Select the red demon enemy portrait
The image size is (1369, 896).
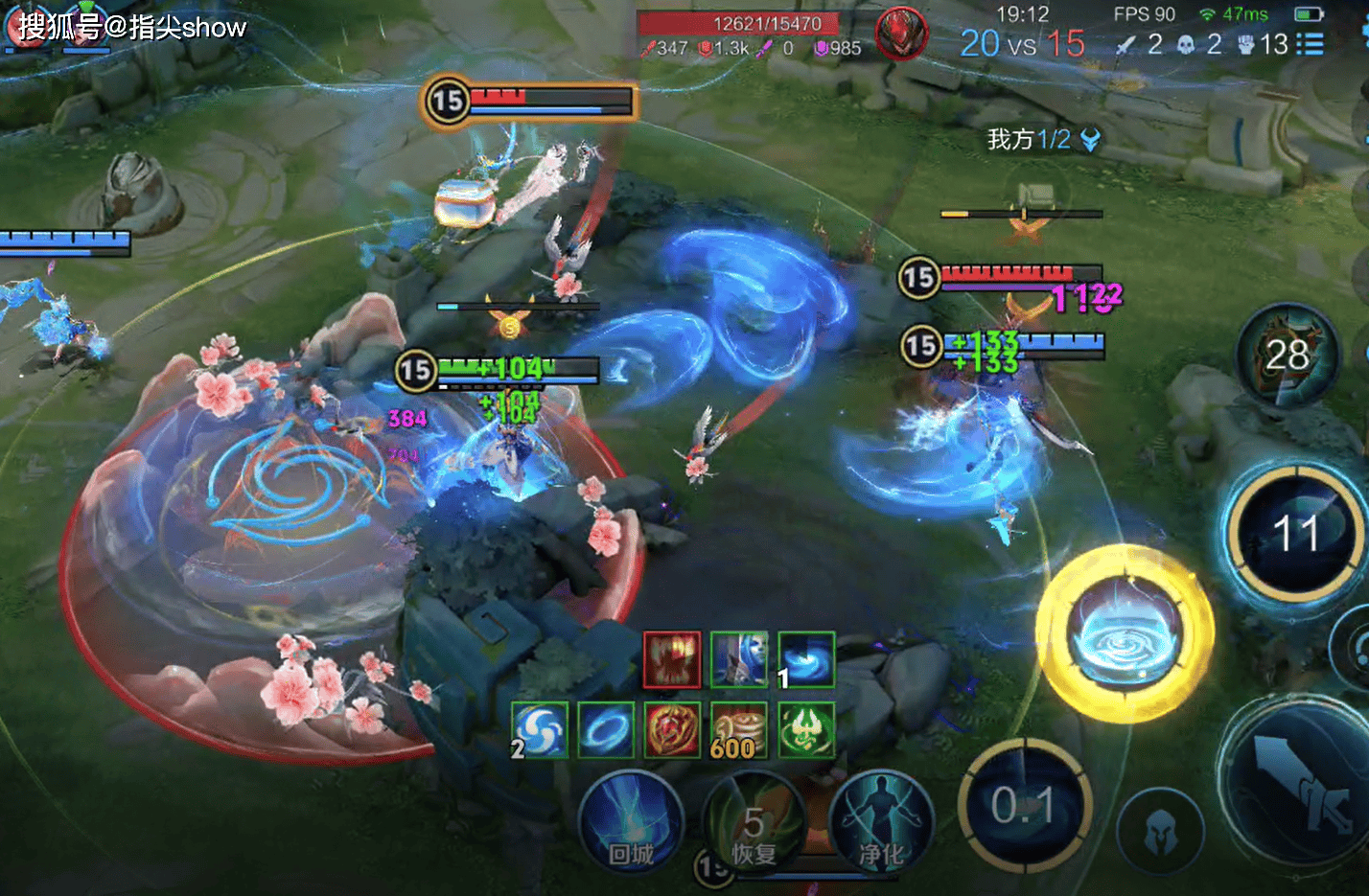pos(900,33)
